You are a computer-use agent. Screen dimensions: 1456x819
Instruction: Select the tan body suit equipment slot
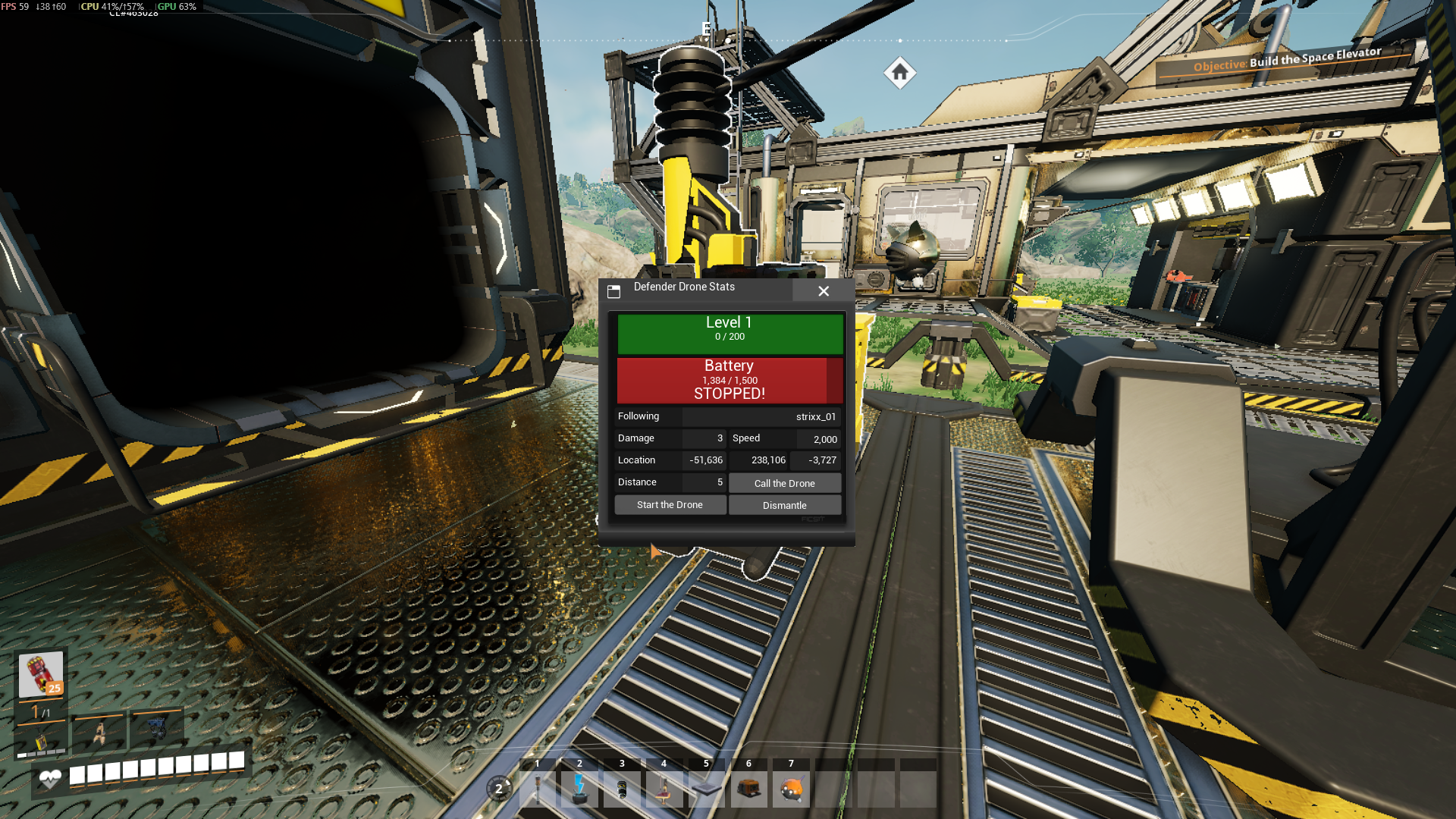pos(99,733)
